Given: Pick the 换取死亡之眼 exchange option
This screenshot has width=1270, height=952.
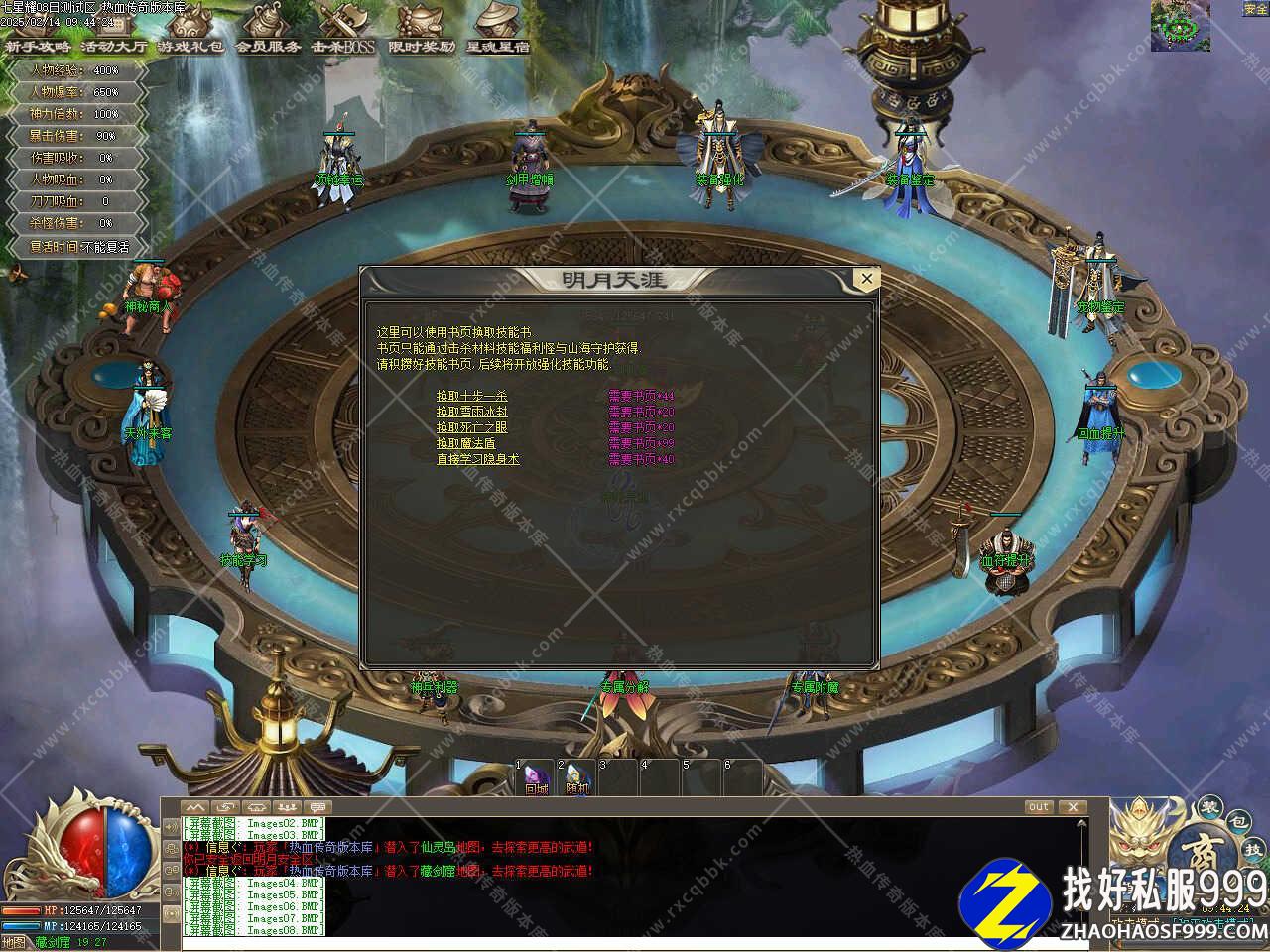Looking at the screenshot, I should tap(471, 427).
